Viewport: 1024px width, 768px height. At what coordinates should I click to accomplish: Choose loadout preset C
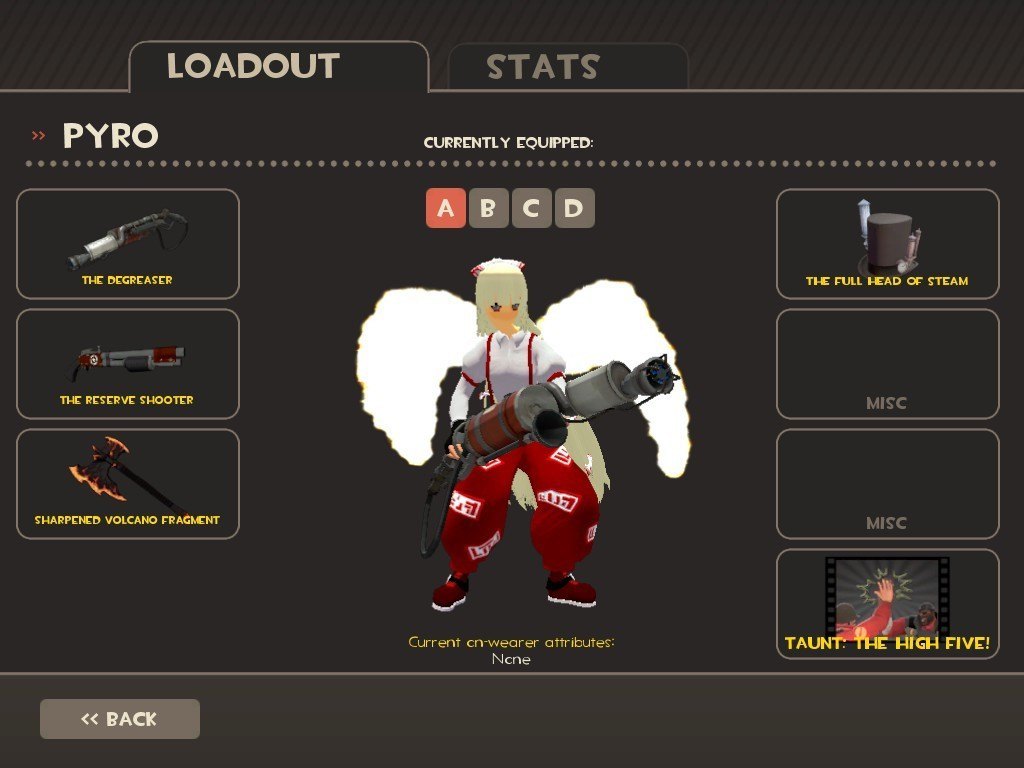[x=532, y=208]
